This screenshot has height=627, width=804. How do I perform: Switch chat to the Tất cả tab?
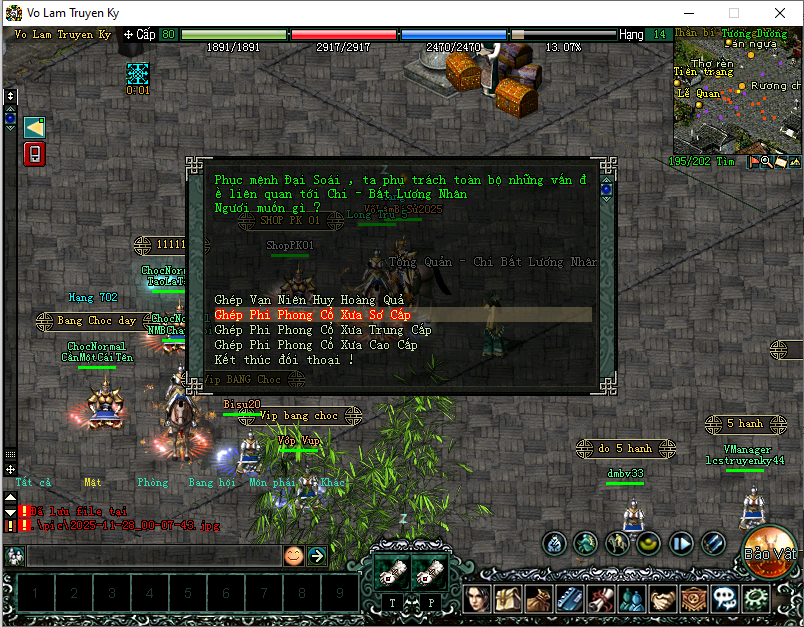[32, 482]
